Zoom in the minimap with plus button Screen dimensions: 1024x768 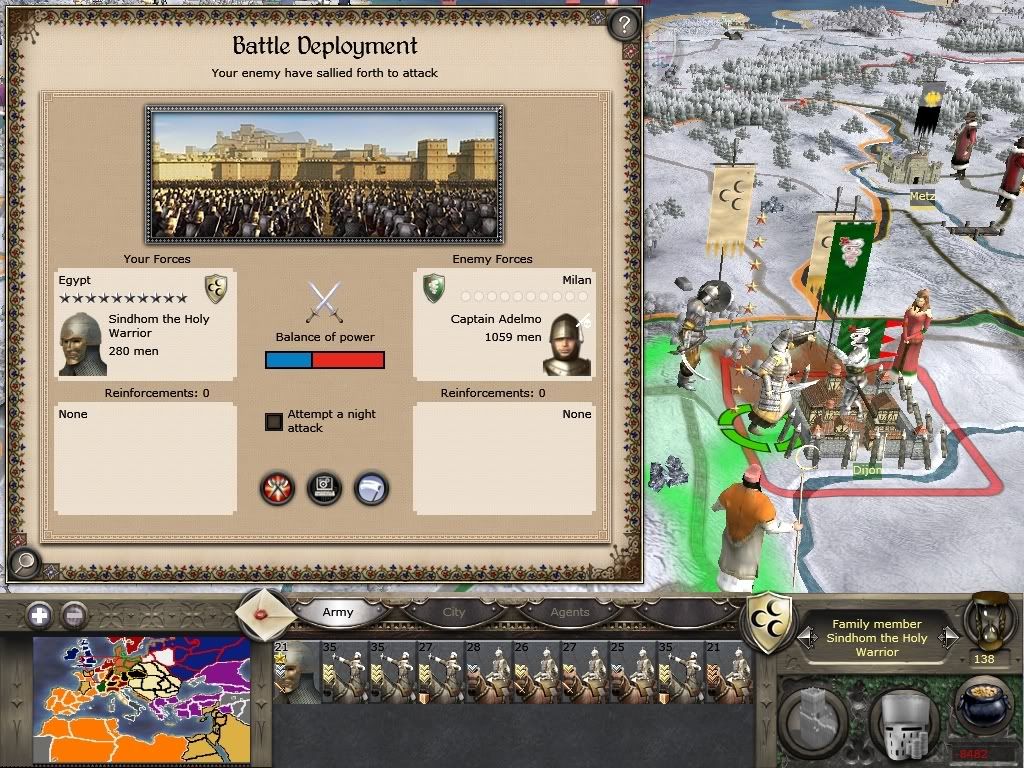(39, 615)
